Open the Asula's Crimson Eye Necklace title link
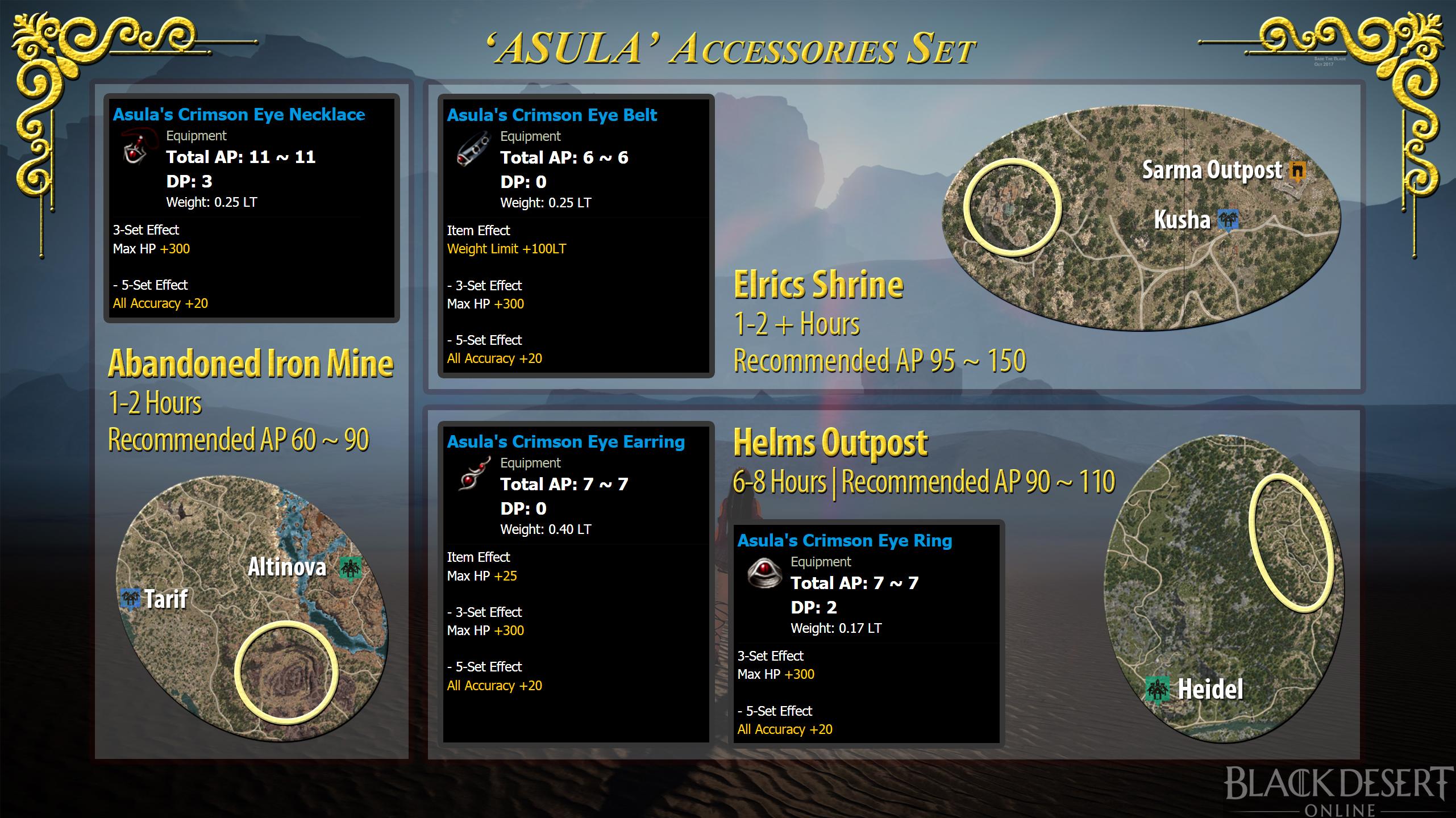The width and height of the screenshot is (1456, 818). [239, 114]
